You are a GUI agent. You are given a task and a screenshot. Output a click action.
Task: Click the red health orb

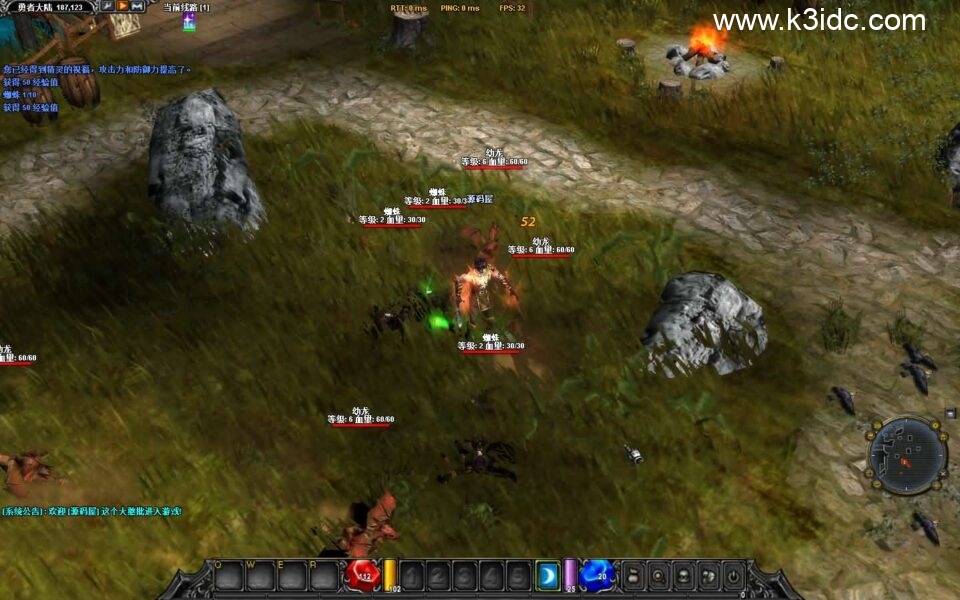(x=362, y=575)
